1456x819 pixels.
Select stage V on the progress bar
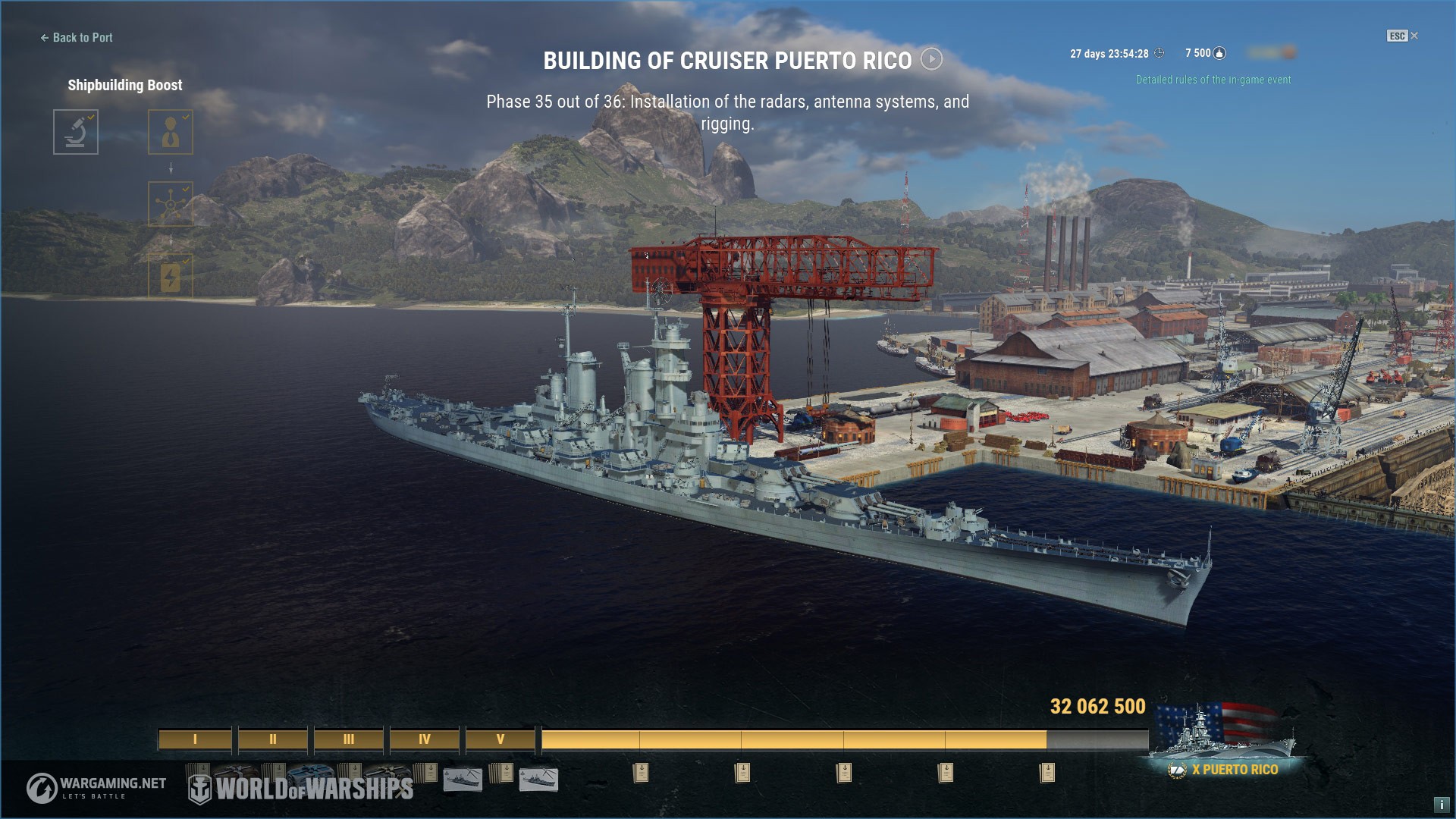coord(500,739)
